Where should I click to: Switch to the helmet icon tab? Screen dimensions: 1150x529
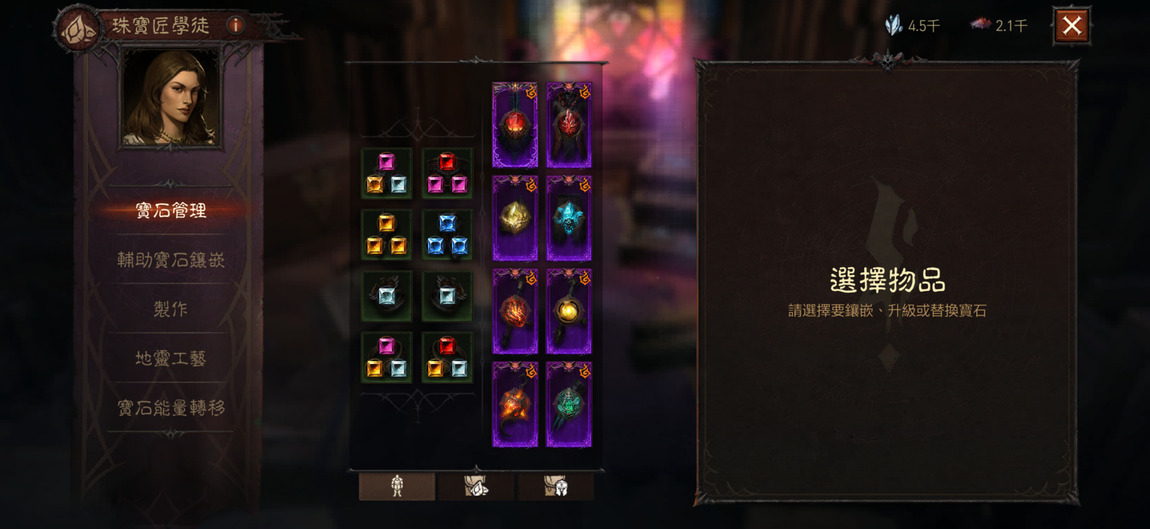pyautogui.click(x=556, y=486)
